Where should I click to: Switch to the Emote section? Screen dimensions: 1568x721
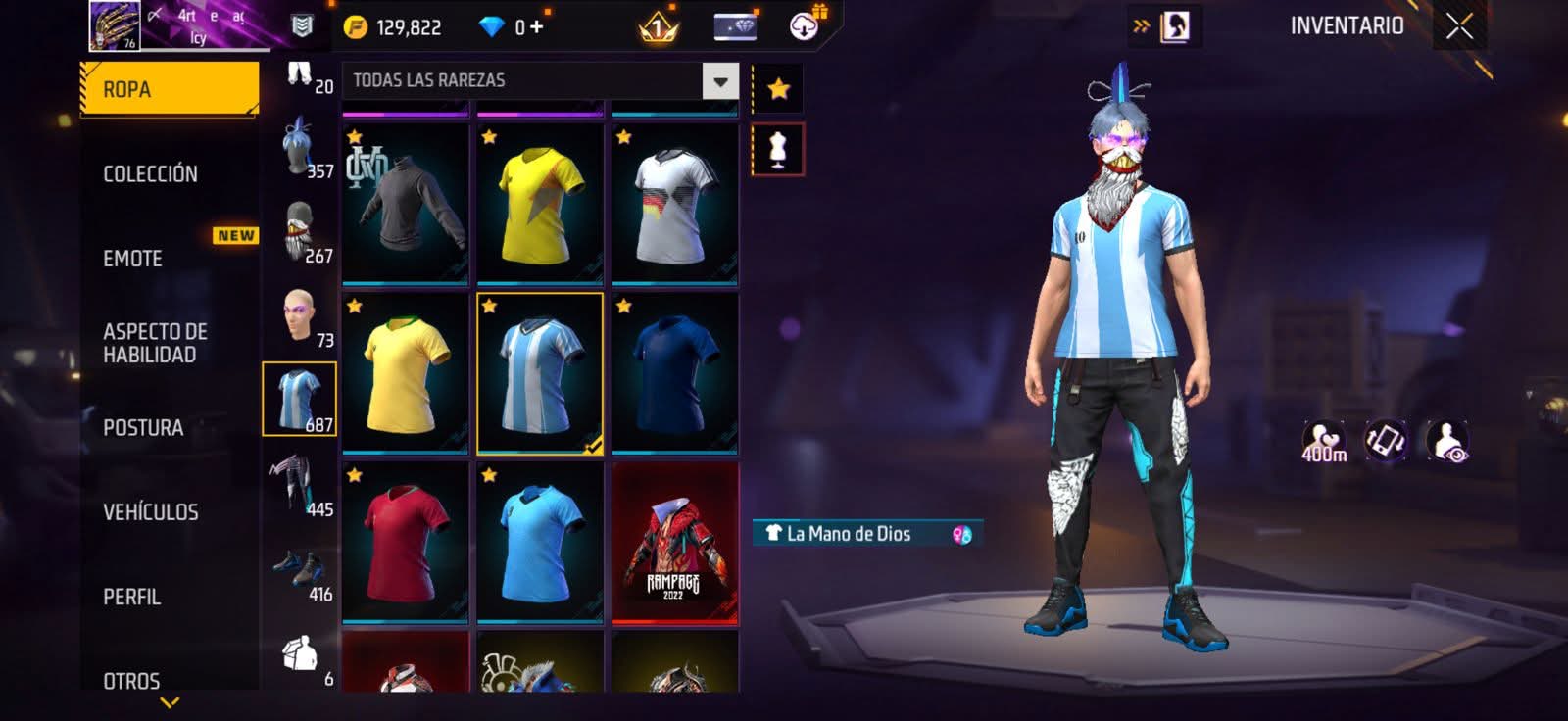pos(133,259)
